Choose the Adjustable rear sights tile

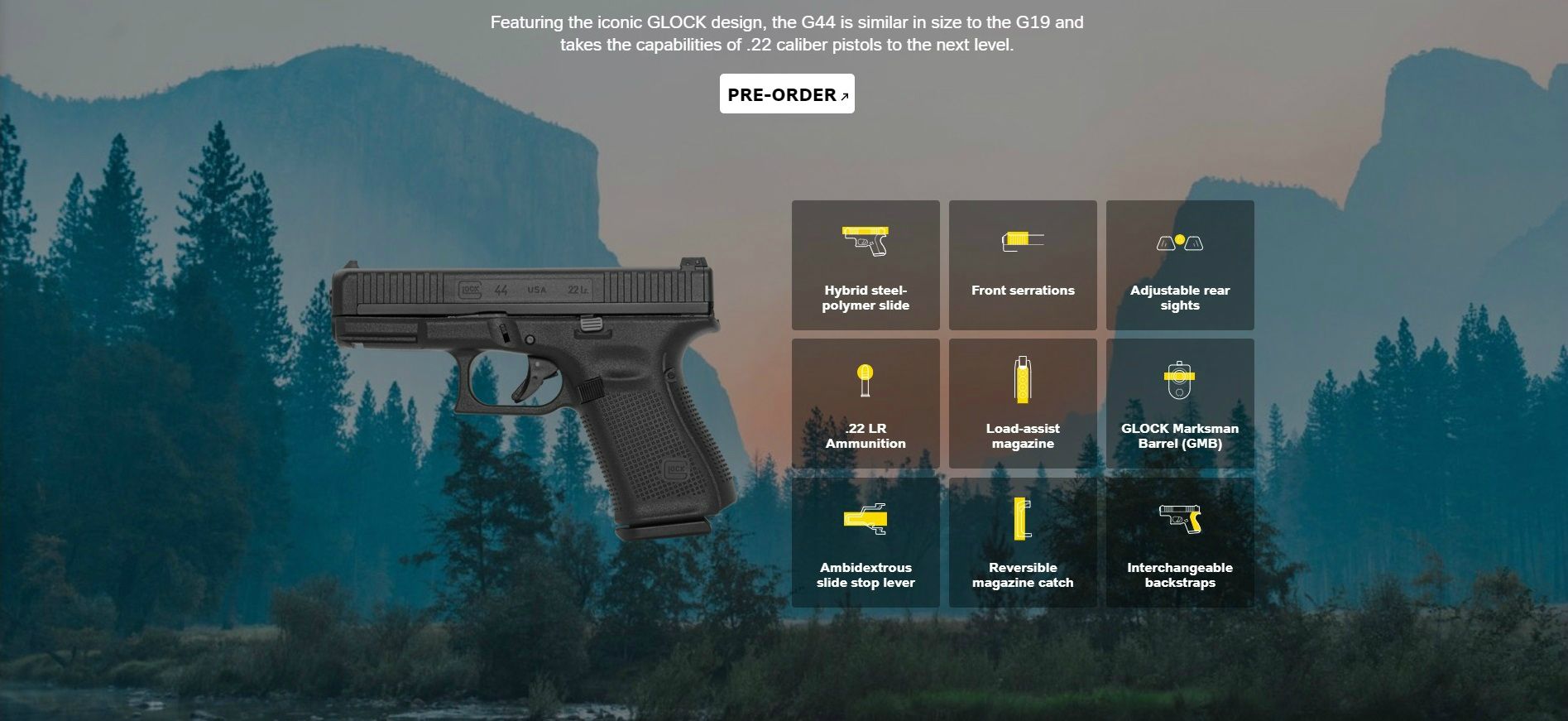1180,265
